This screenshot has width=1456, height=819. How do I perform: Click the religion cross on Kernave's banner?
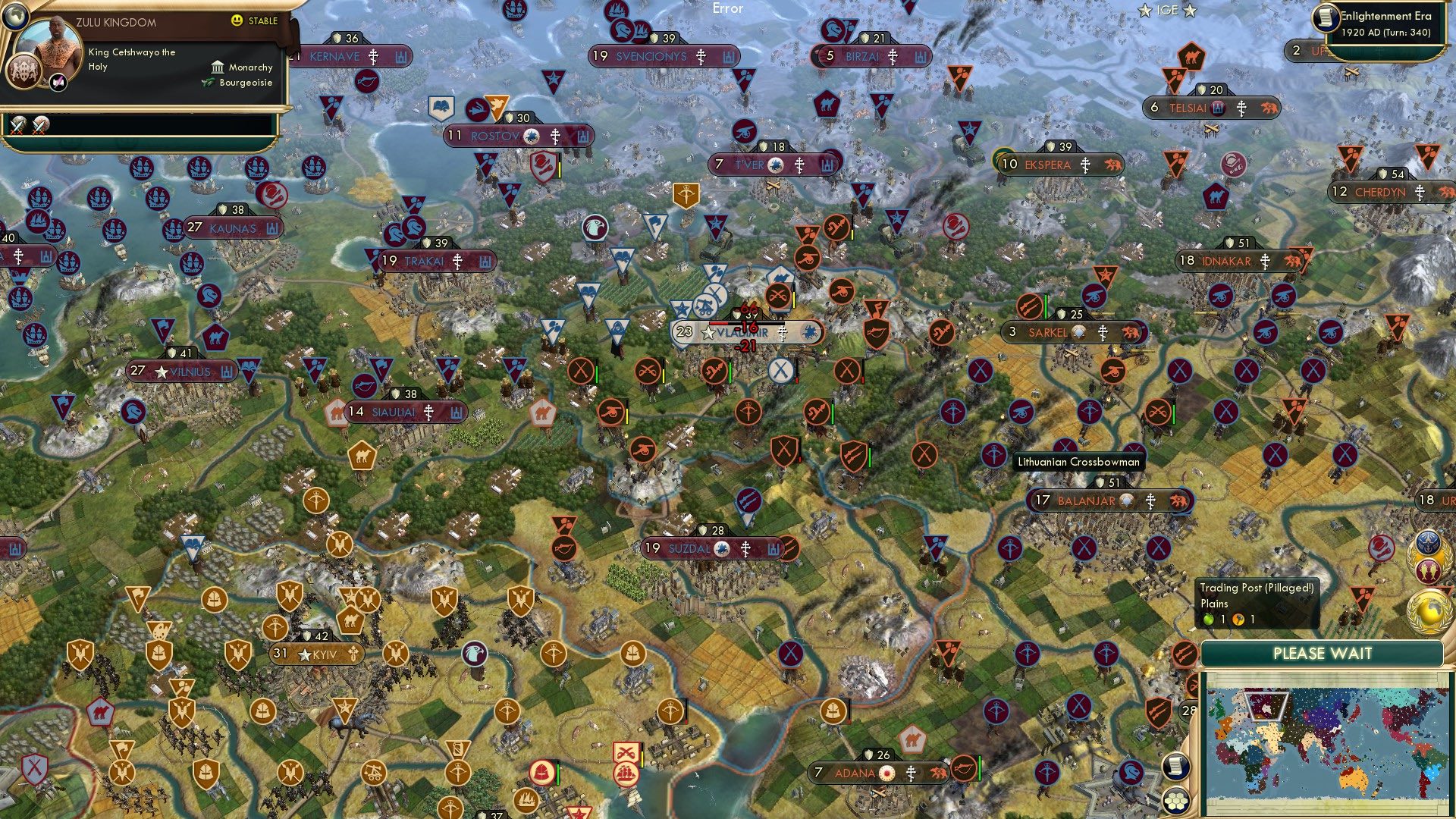(373, 57)
